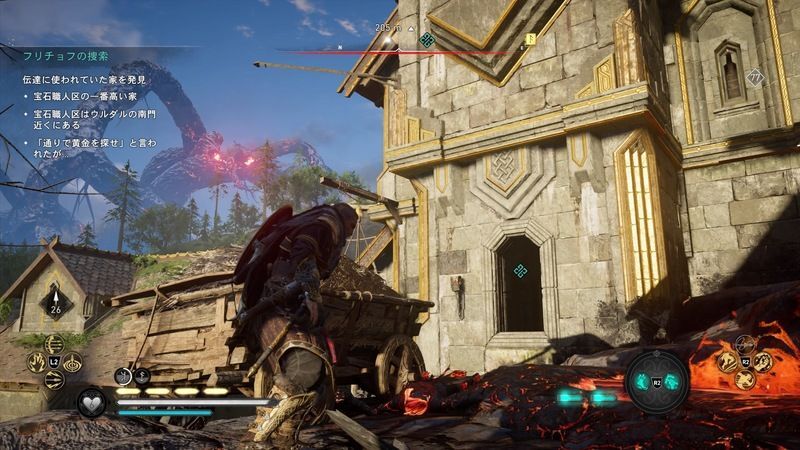The image size is (800, 450).
Task: Activate the multi-arrow volley ranged ability
Action: (56, 342)
